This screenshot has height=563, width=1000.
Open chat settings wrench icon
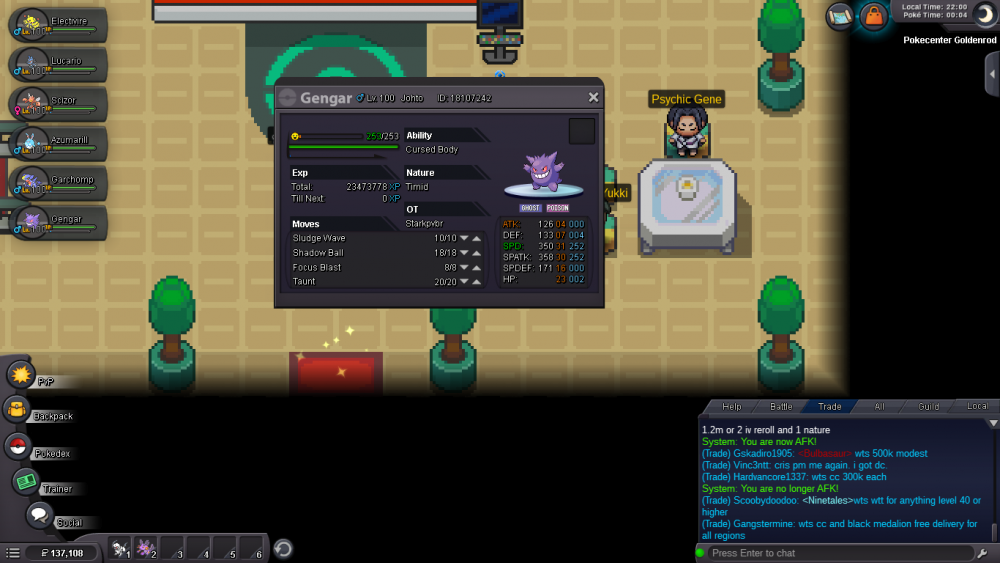[983, 553]
